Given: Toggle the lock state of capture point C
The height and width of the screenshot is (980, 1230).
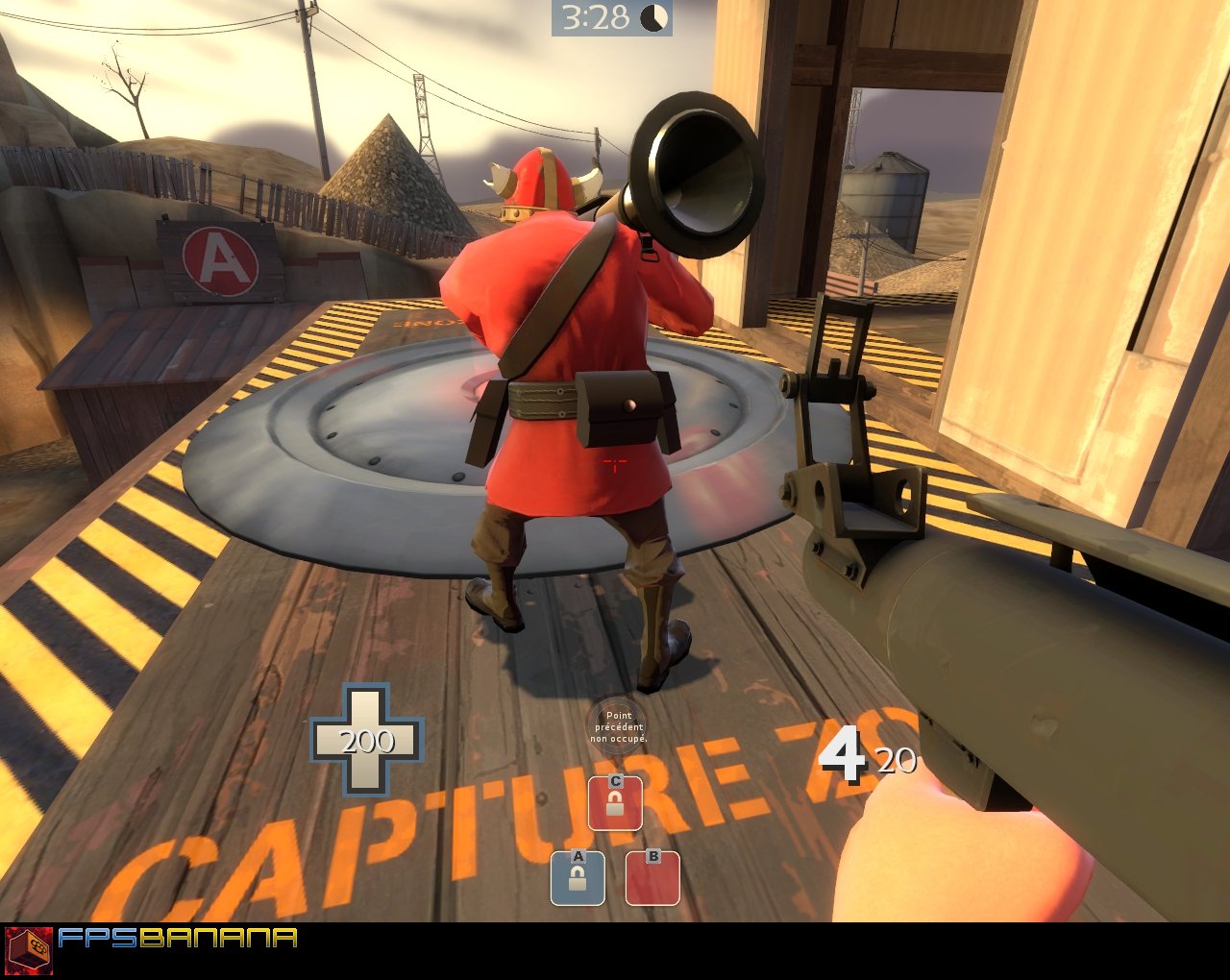Looking at the screenshot, I should tap(616, 807).
